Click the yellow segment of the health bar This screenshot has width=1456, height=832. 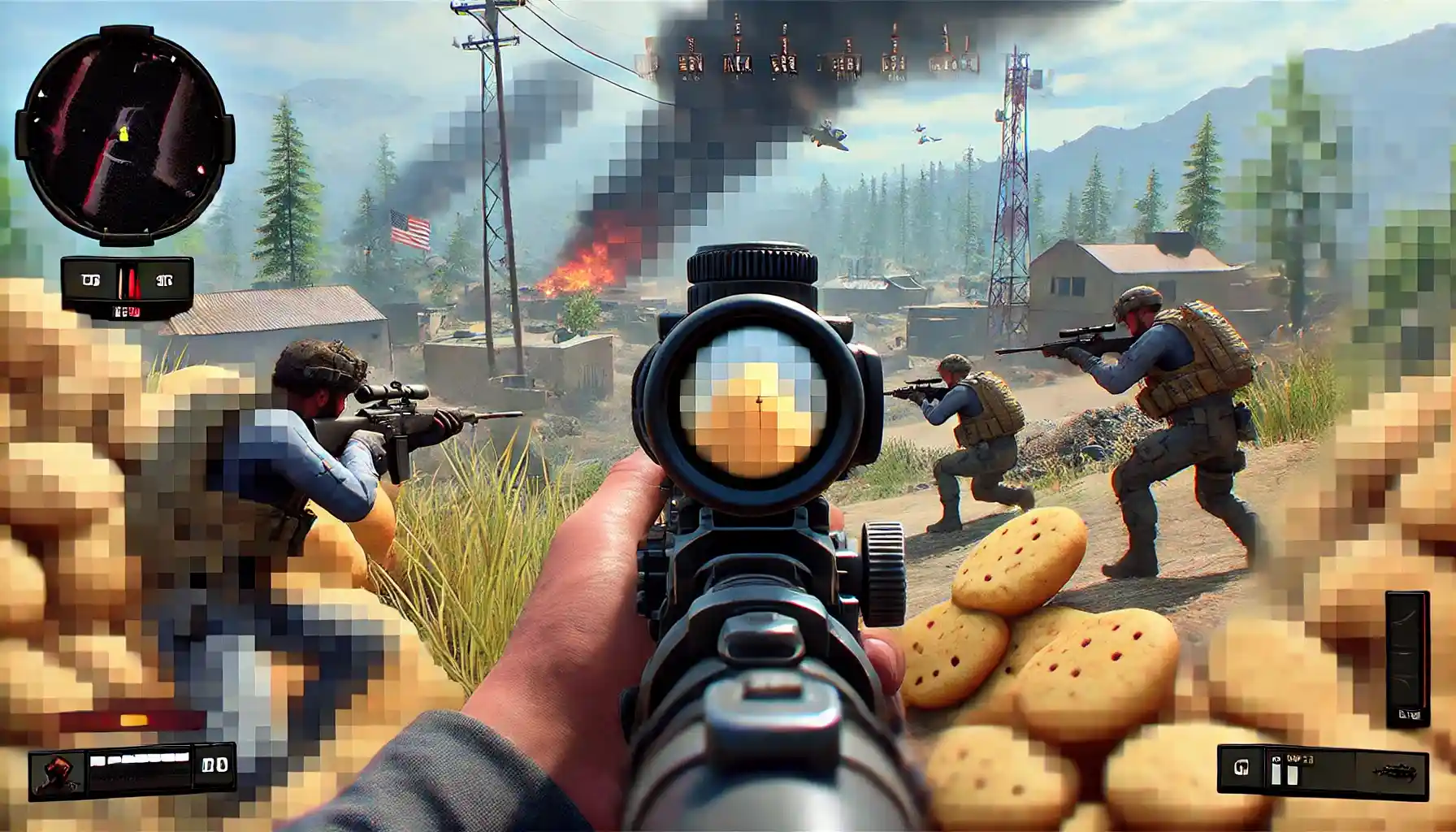coord(133,720)
